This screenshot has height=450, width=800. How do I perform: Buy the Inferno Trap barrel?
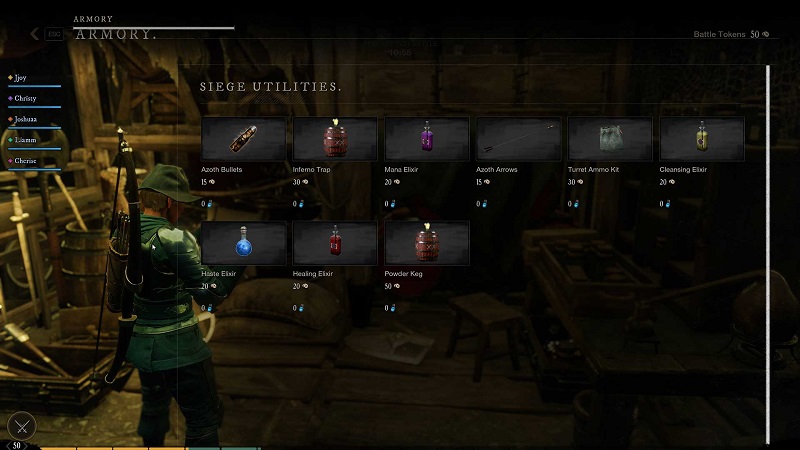335,139
